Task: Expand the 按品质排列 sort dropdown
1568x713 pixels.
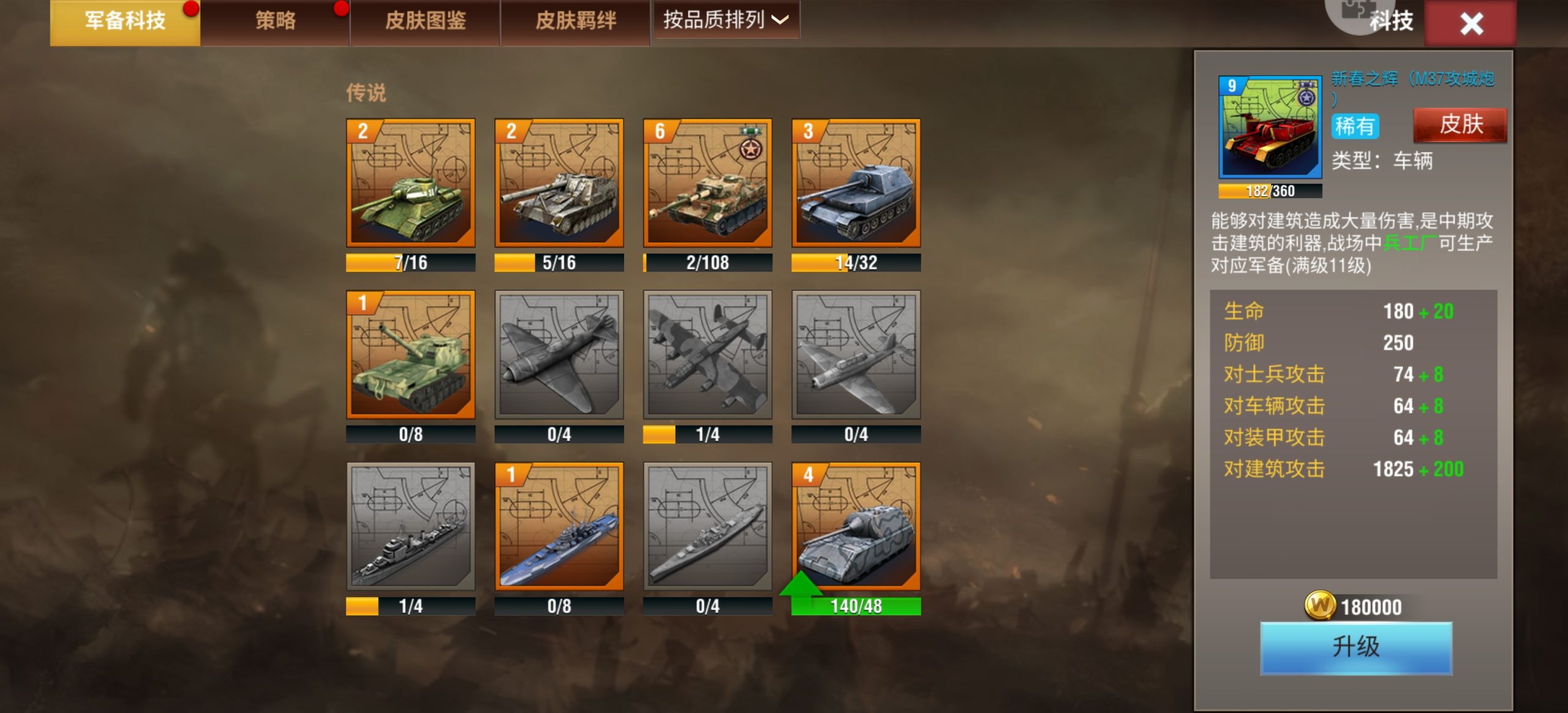Action: tap(726, 20)
